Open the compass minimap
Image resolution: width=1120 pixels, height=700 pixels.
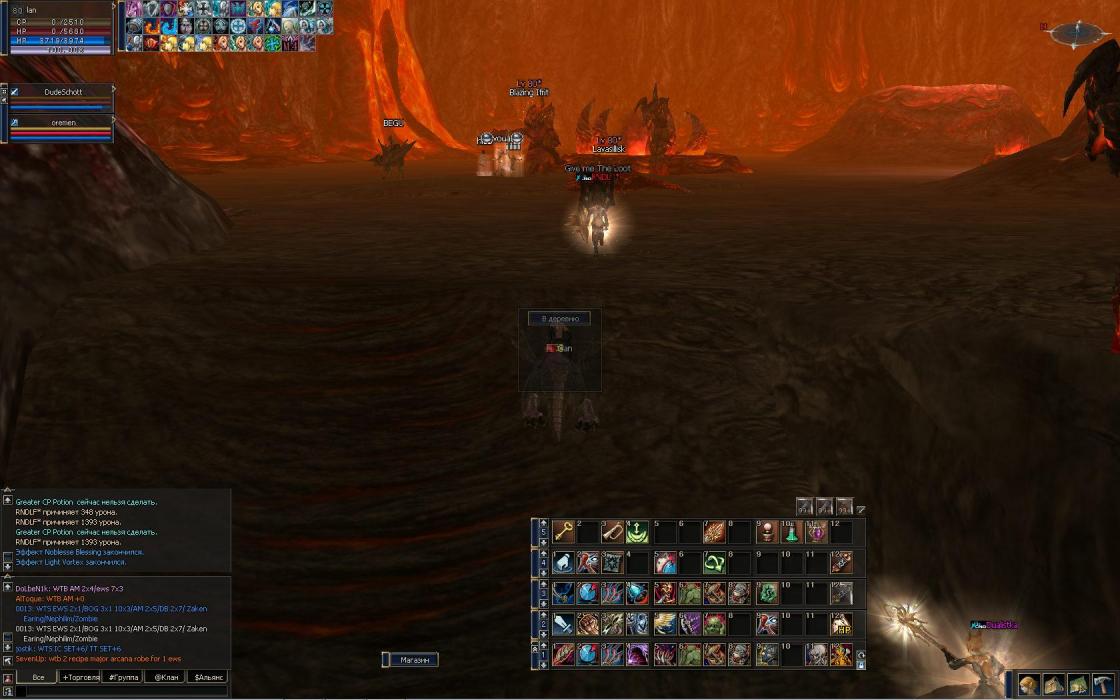click(1076, 35)
